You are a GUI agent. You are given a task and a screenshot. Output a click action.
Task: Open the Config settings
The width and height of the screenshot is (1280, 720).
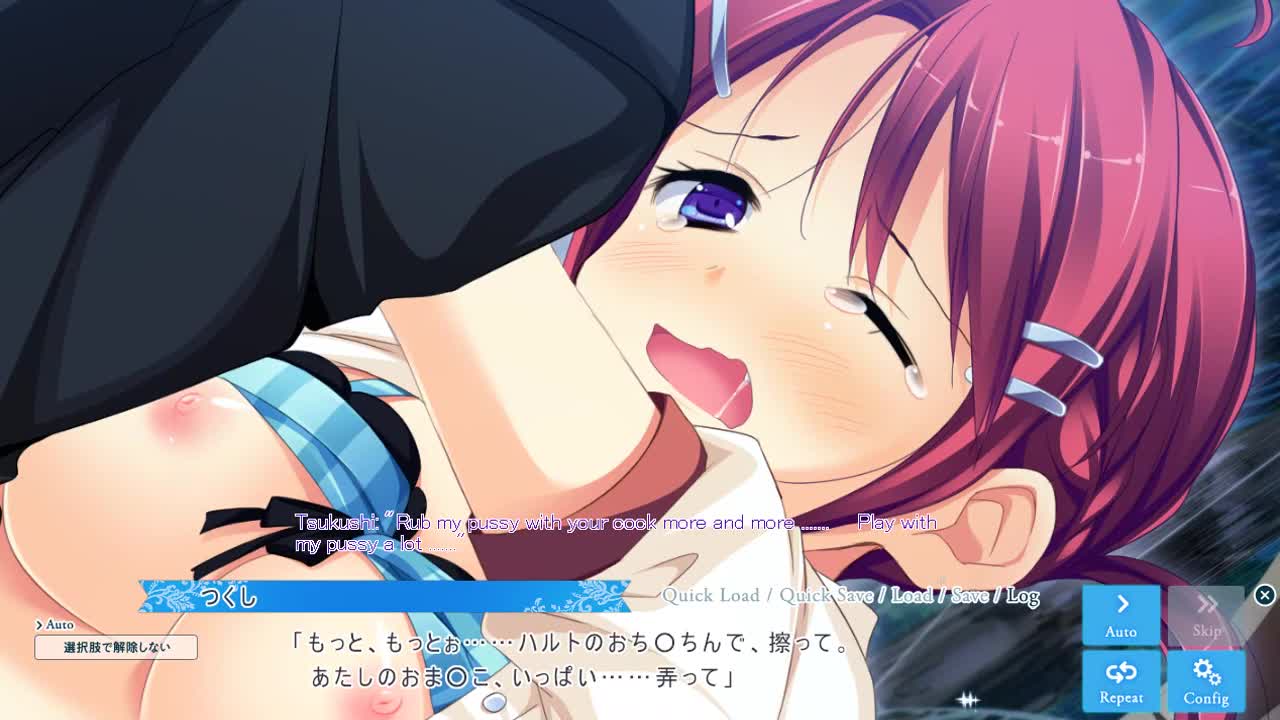pos(1206,680)
